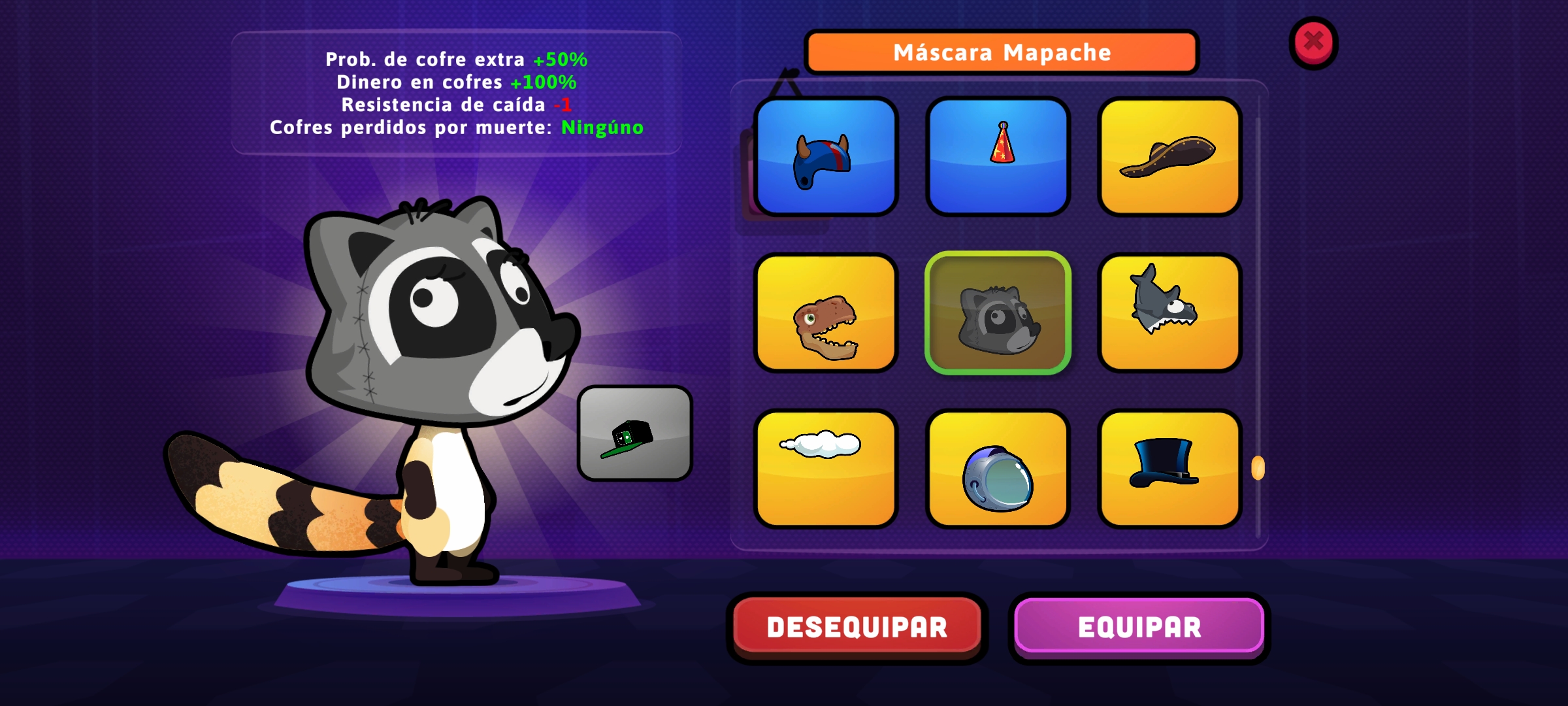Pick the T-rex dinosaur head mask
This screenshot has width=1568, height=706.
point(826,313)
